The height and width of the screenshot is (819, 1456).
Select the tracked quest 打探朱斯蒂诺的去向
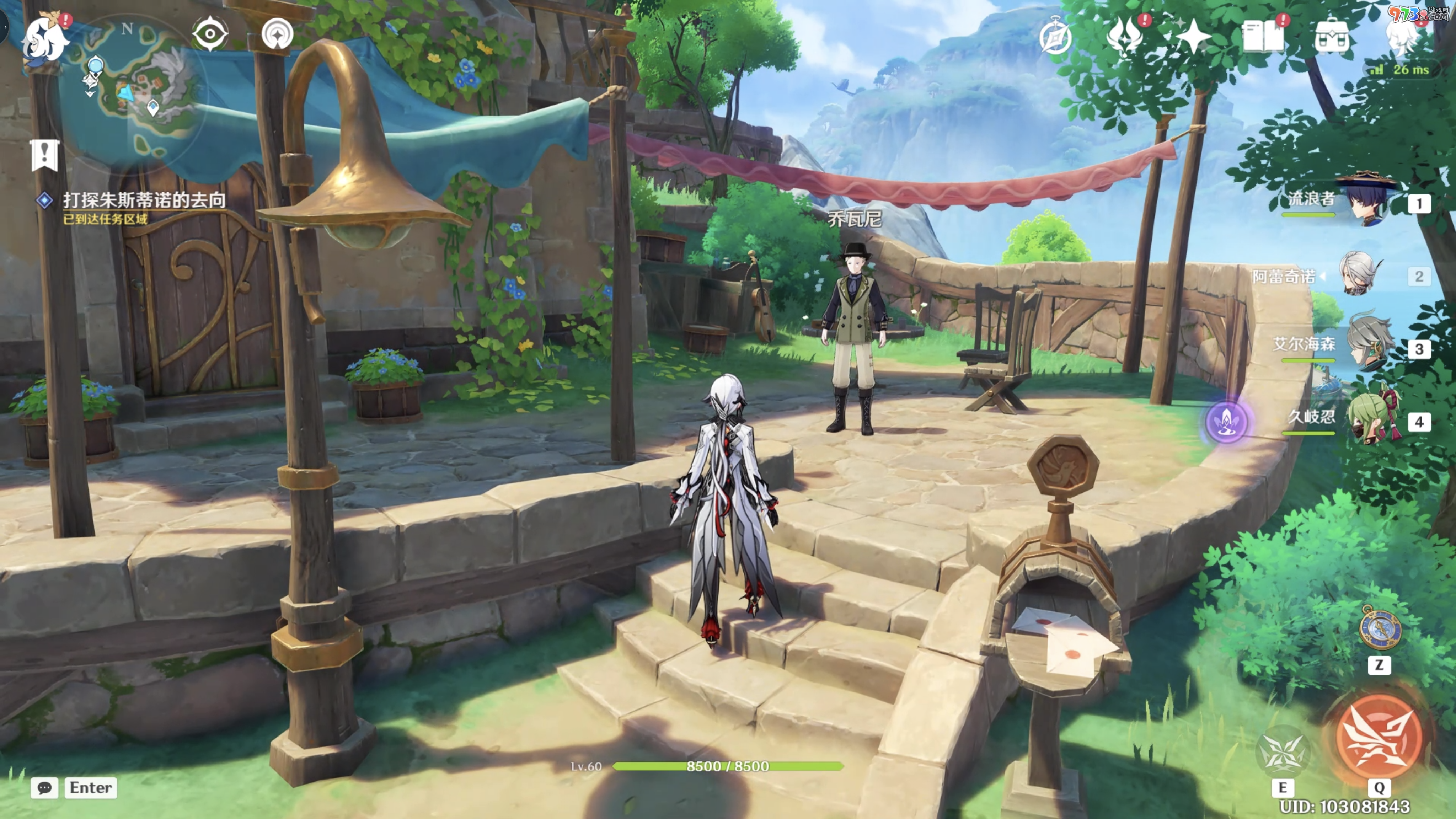[144, 199]
